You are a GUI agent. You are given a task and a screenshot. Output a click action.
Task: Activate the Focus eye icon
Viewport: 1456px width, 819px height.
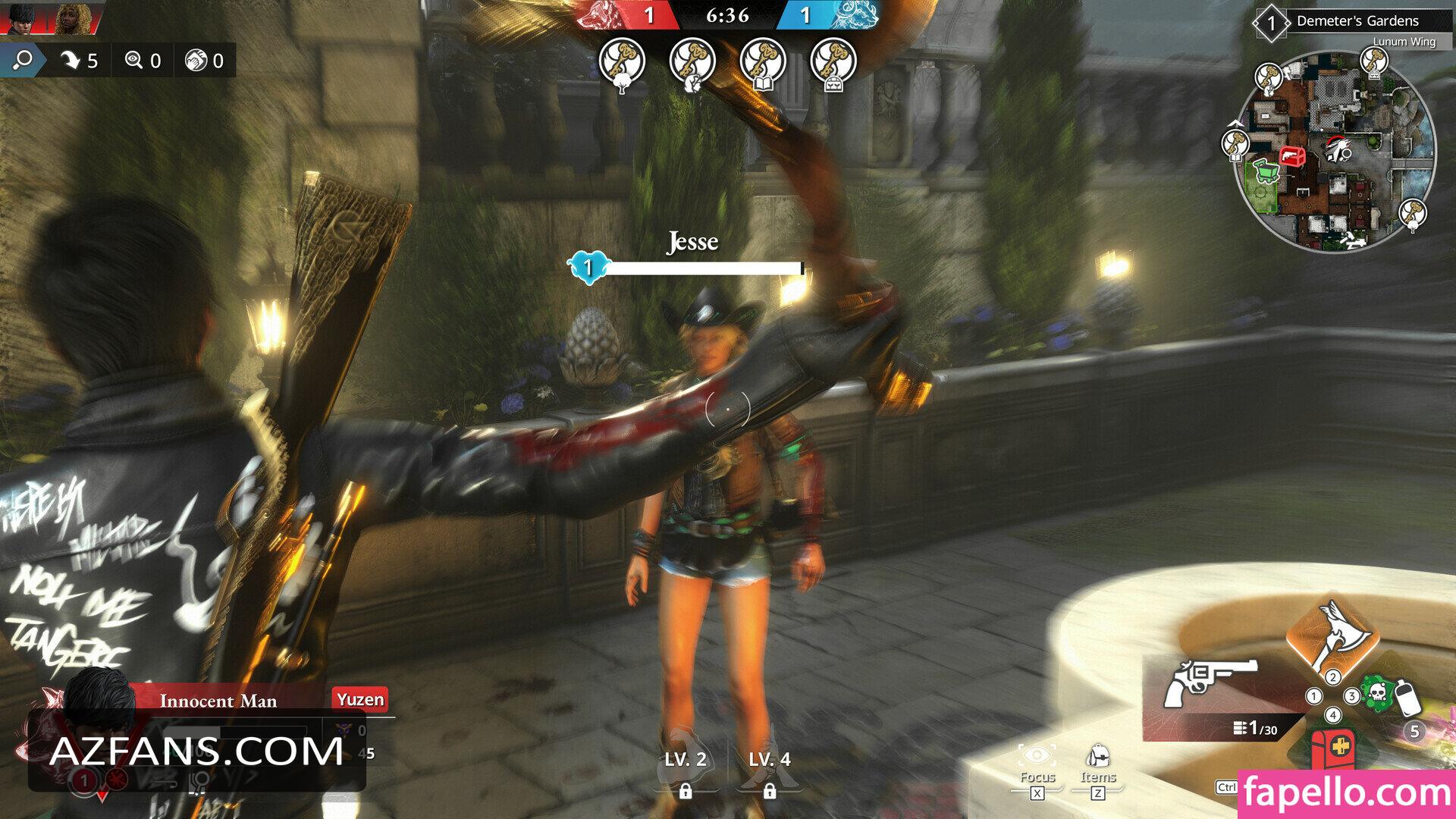[x=1037, y=755]
